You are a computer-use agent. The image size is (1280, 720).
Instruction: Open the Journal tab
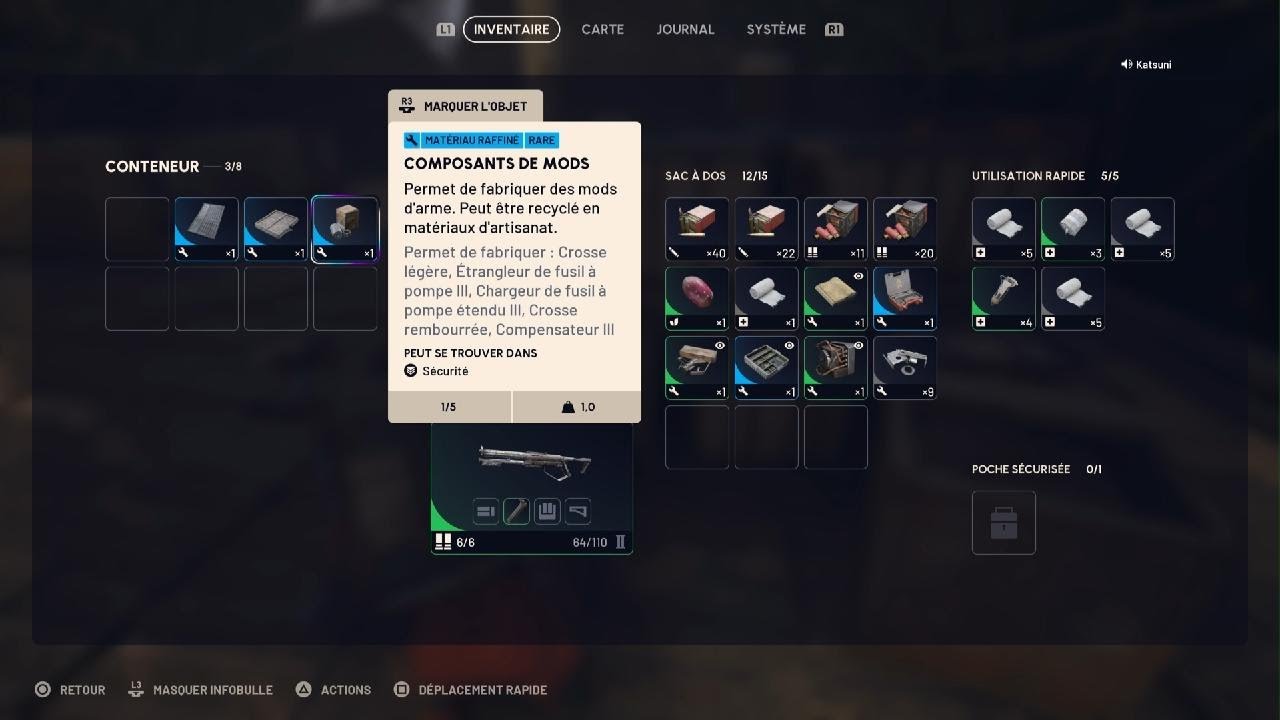coord(685,30)
